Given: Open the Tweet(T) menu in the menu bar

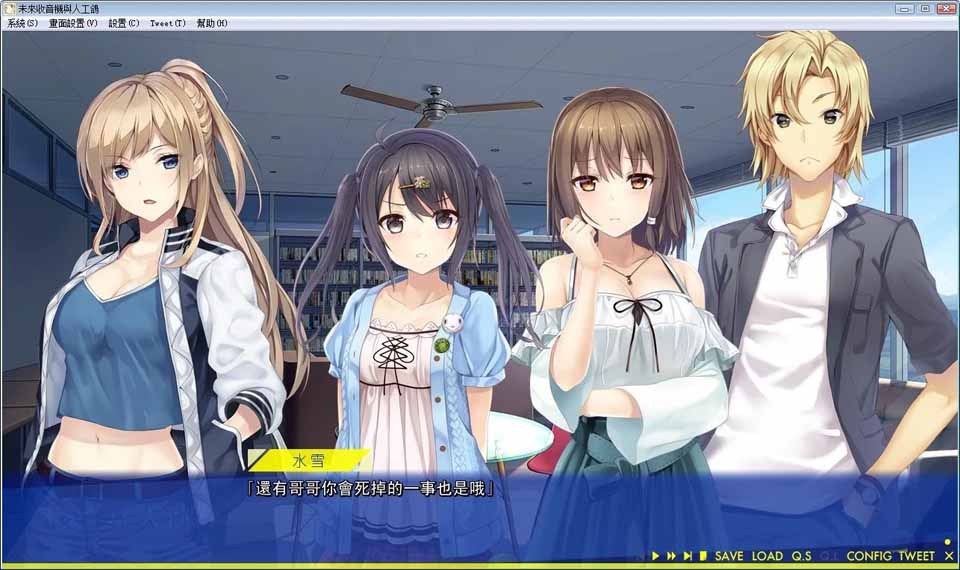Looking at the screenshot, I should point(167,23).
